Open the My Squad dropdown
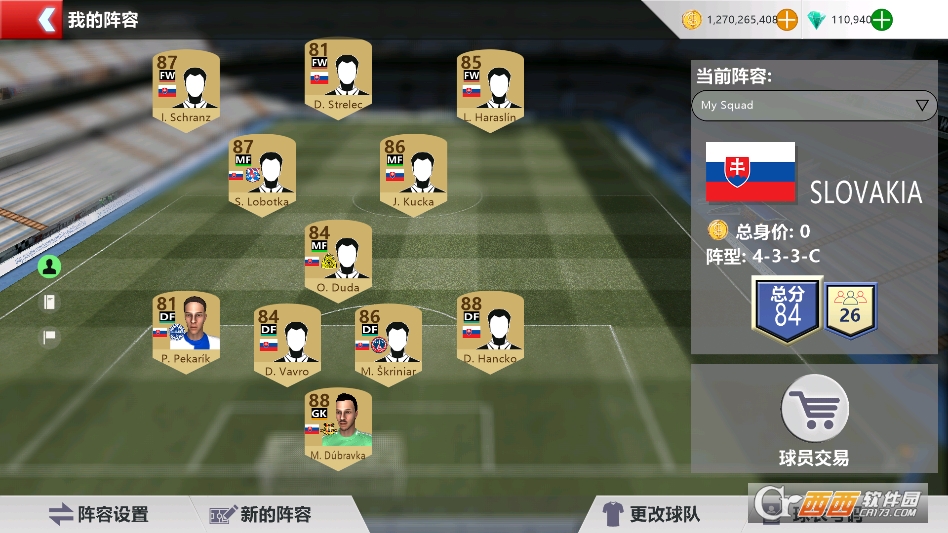Screen dimensions: 948x533 (813, 105)
